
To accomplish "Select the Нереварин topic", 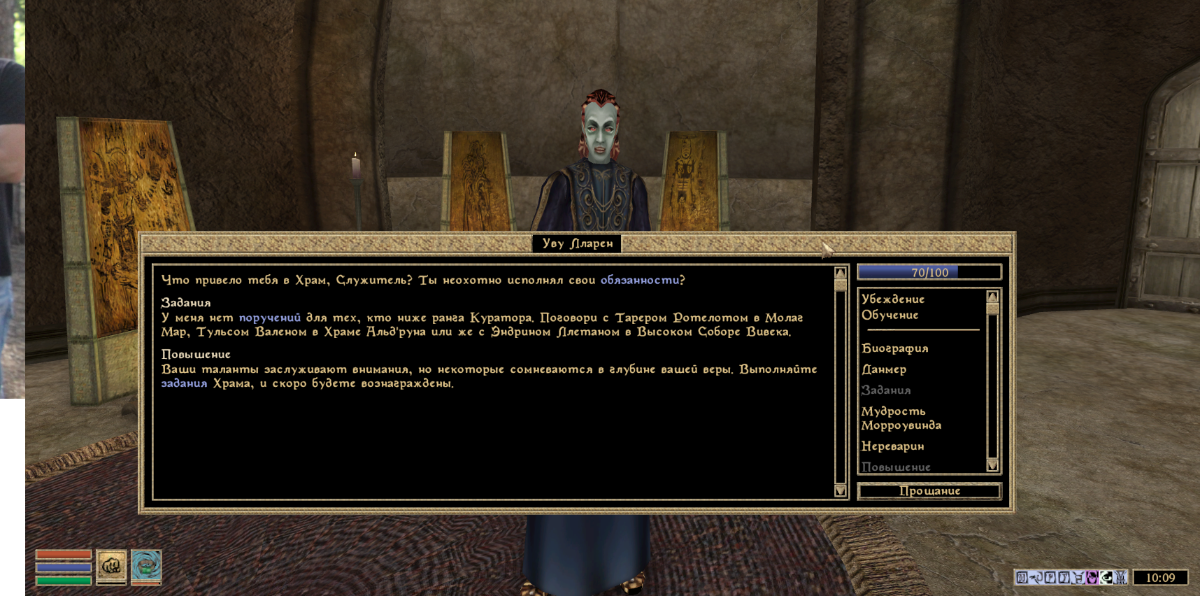I will click(892, 446).
